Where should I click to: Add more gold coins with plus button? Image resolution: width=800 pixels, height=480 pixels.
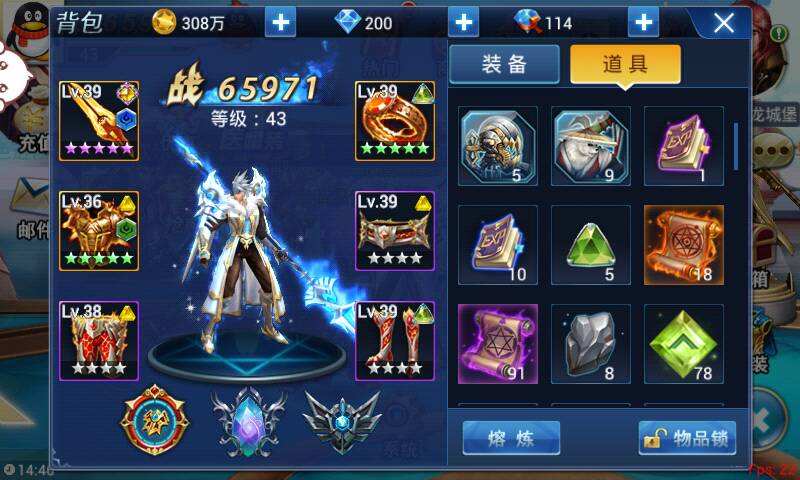(x=282, y=22)
